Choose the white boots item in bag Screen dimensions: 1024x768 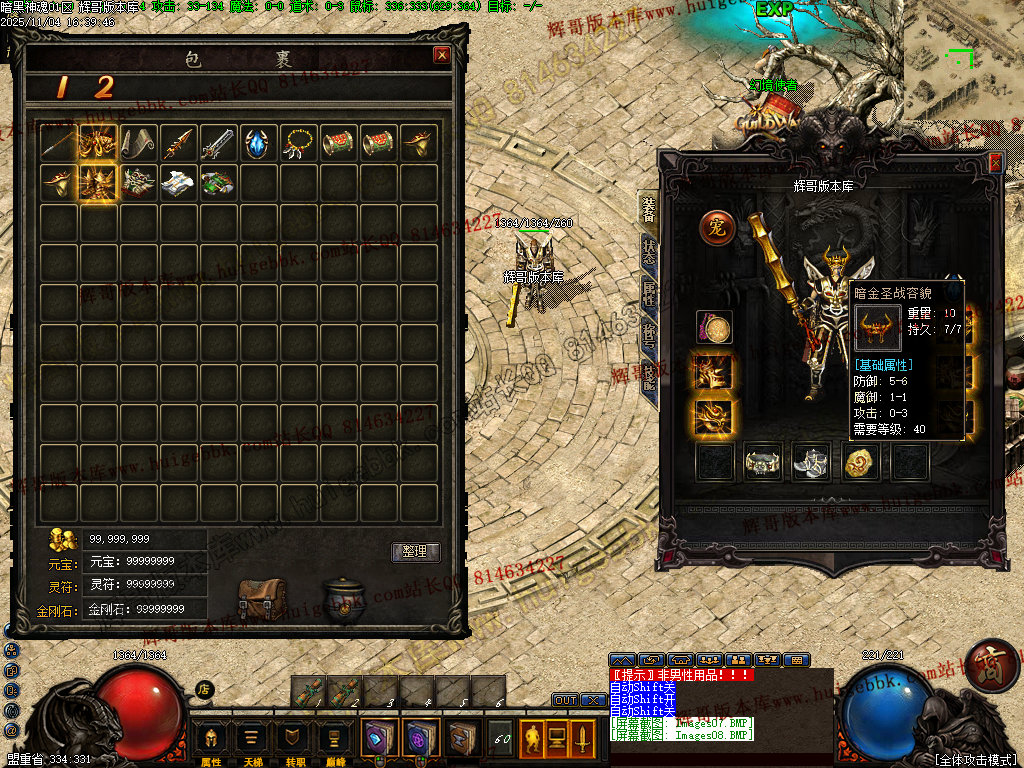click(x=179, y=184)
